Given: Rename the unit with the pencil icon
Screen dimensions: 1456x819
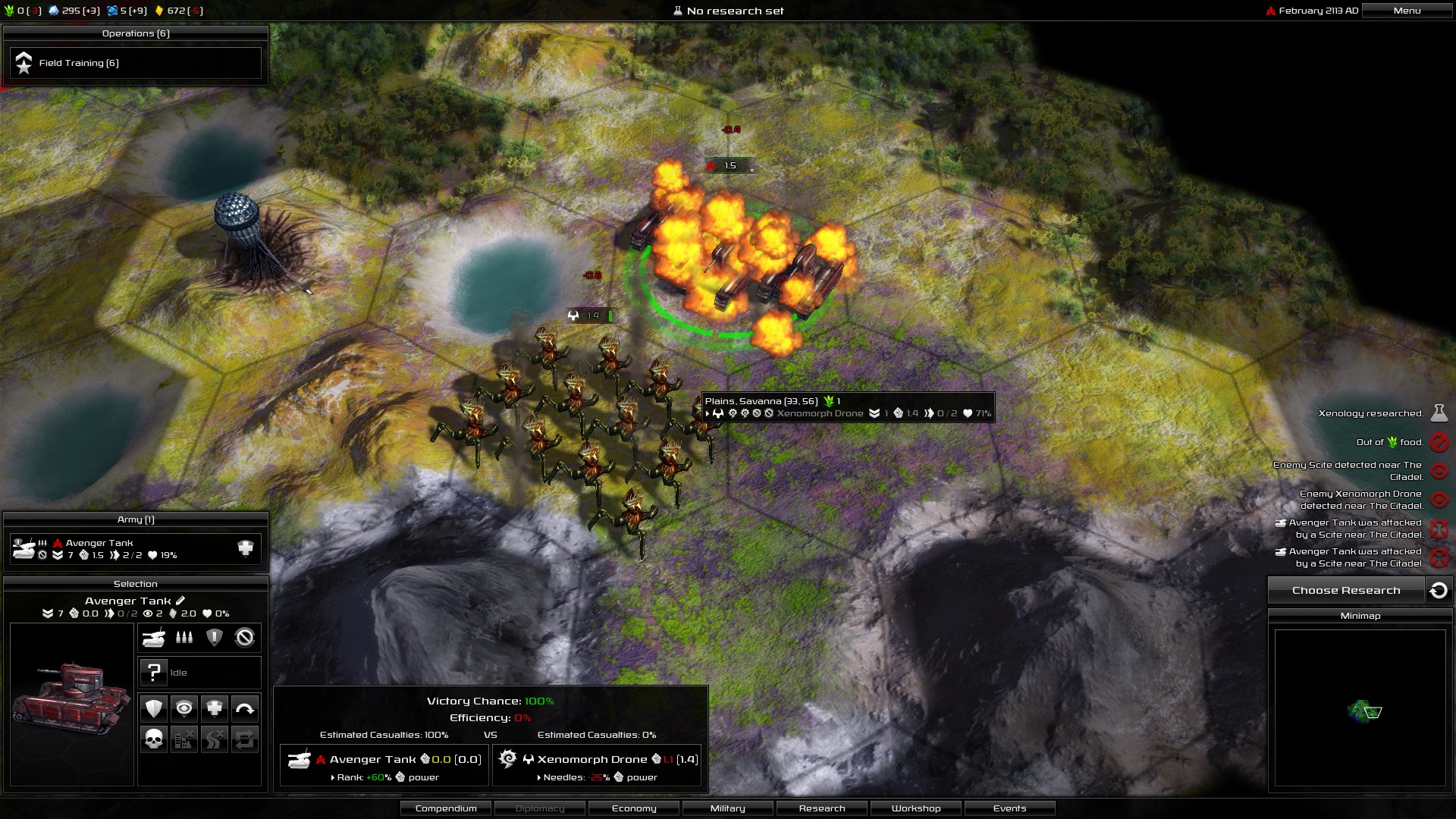Looking at the screenshot, I should click(180, 601).
